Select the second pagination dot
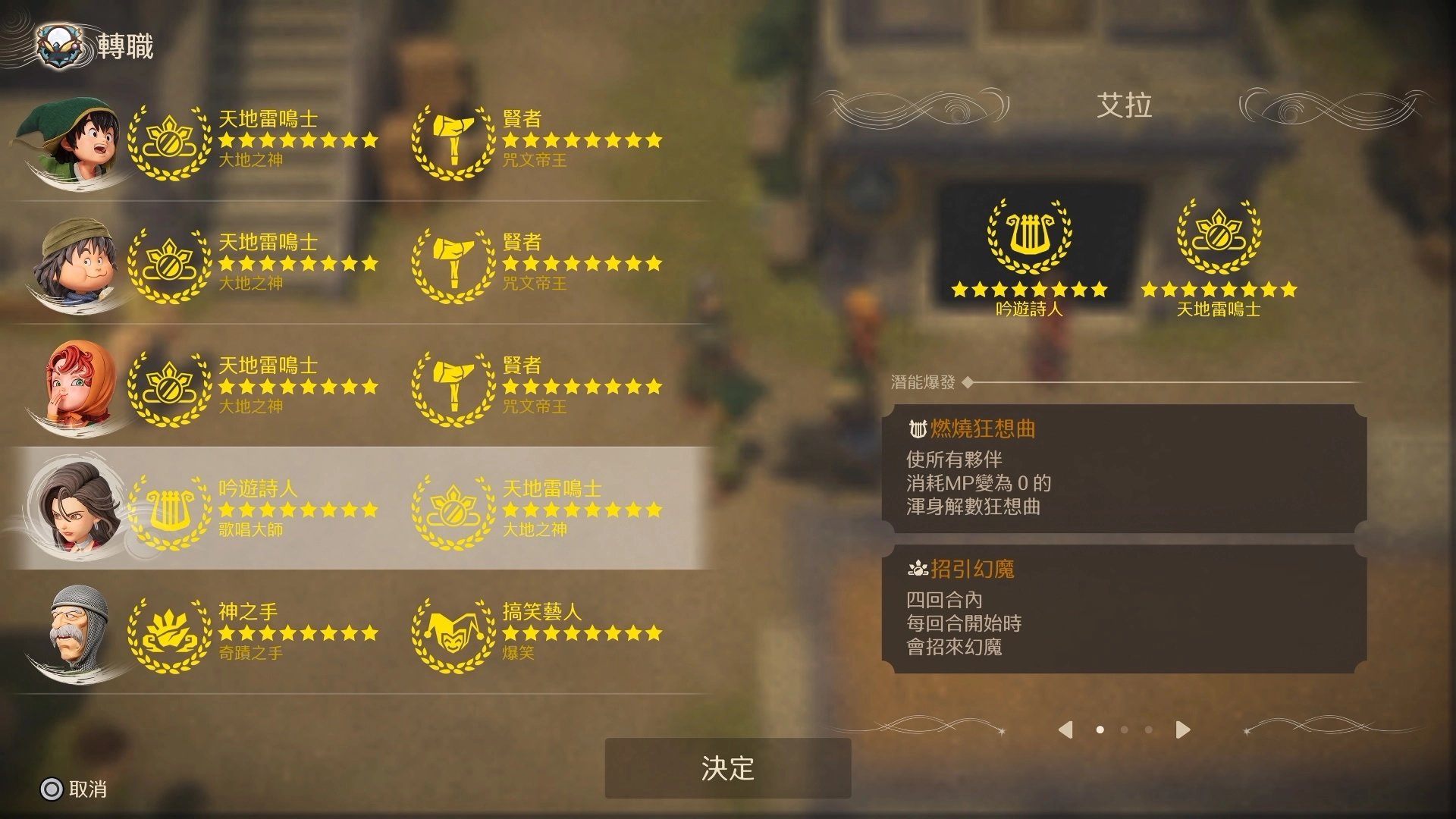The image size is (1456, 819). tap(1125, 730)
